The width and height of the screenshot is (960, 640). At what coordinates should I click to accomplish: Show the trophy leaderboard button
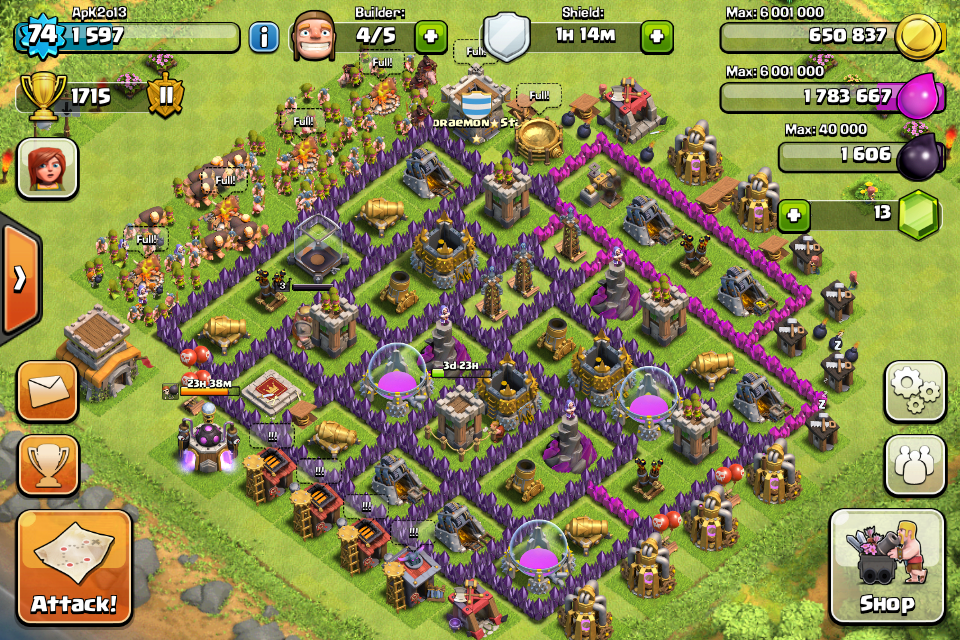(46, 463)
